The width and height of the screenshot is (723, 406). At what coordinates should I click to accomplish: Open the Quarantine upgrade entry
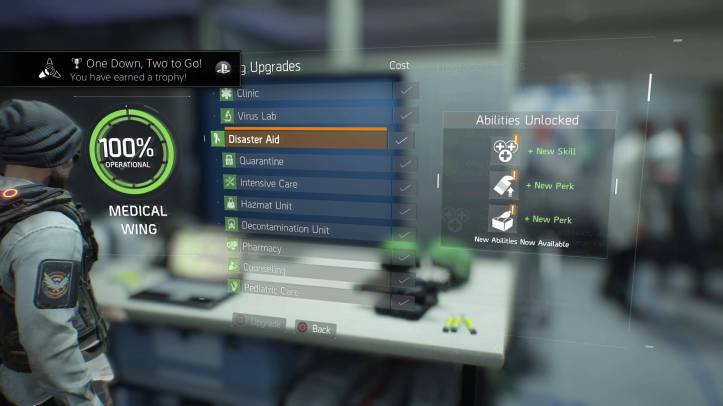click(302, 161)
